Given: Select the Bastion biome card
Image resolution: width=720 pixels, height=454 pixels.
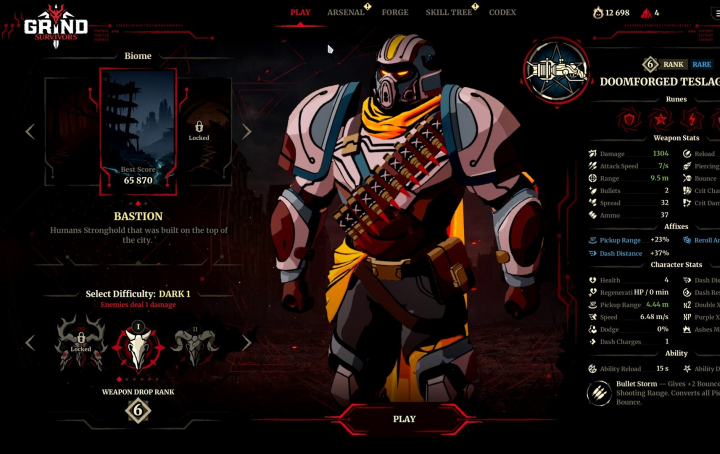Looking at the screenshot, I should (x=138, y=130).
